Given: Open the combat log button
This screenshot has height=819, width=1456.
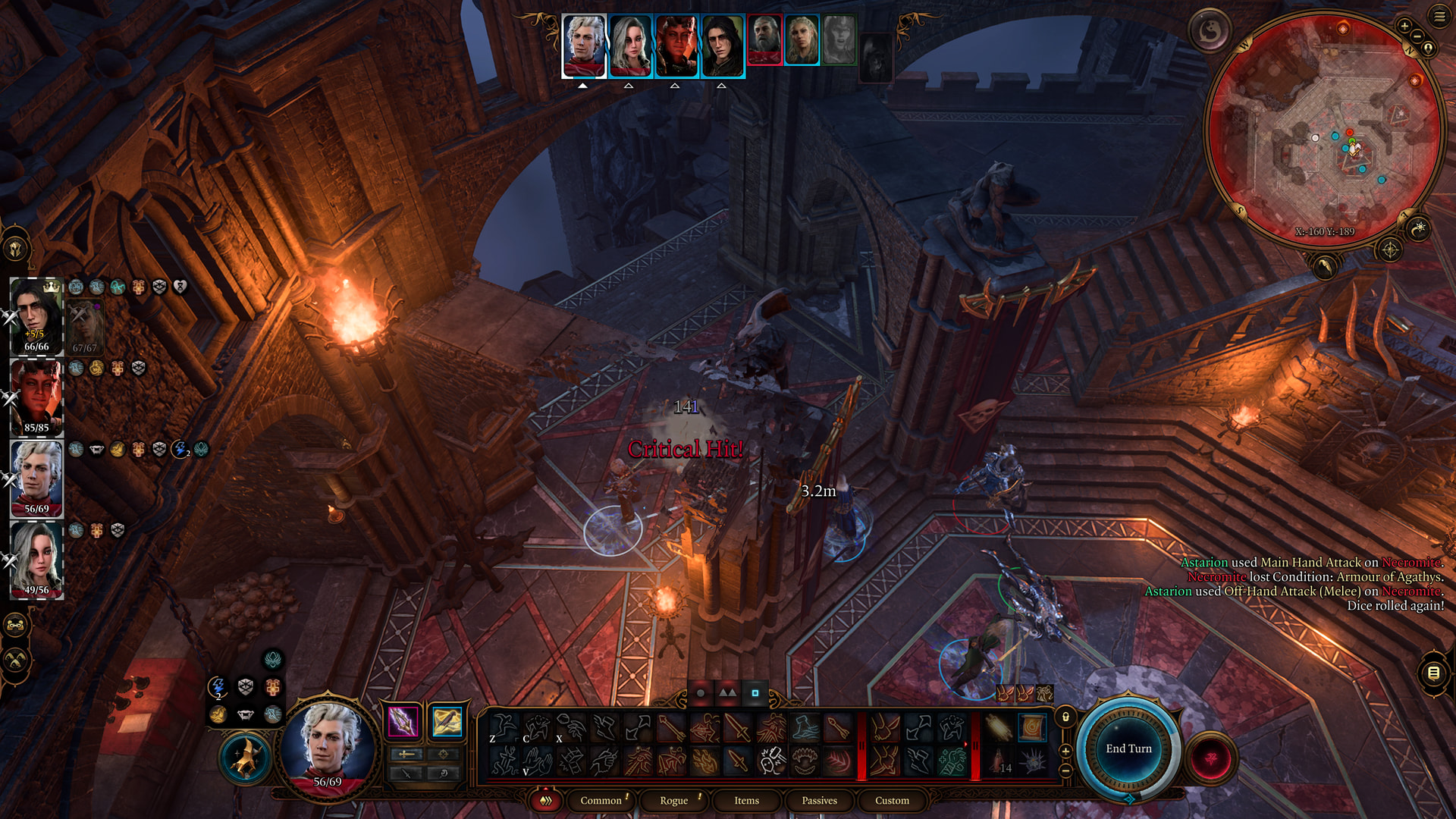Looking at the screenshot, I should 1433,673.
